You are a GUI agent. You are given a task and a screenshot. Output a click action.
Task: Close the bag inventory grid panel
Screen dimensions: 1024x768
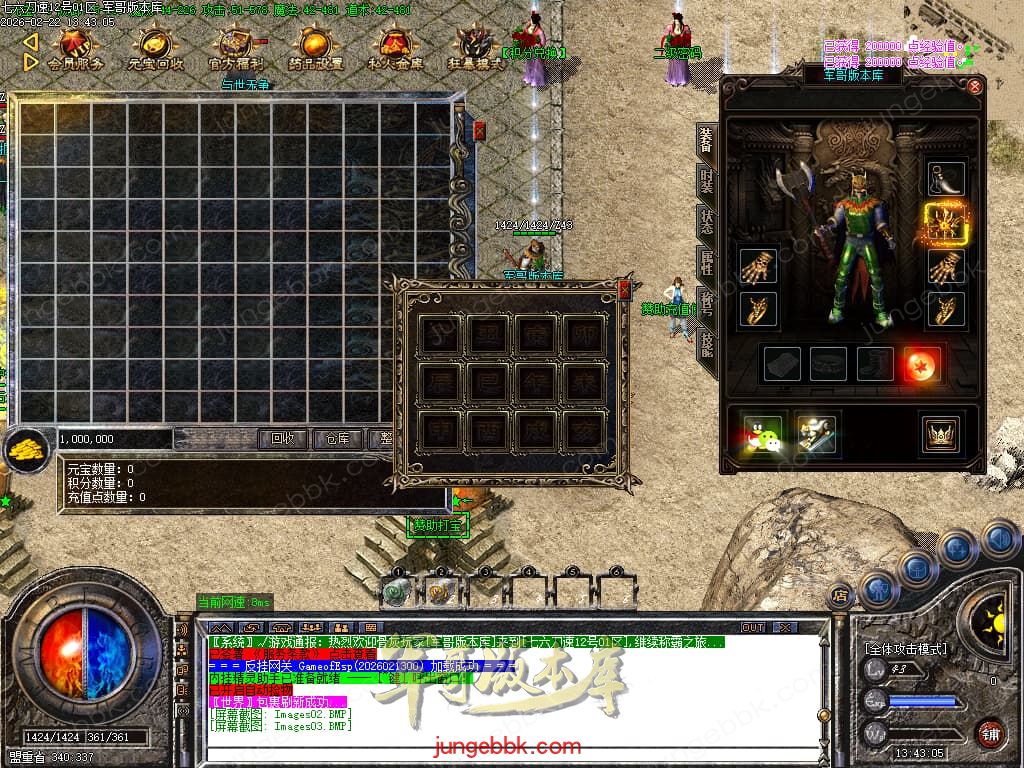(x=479, y=130)
